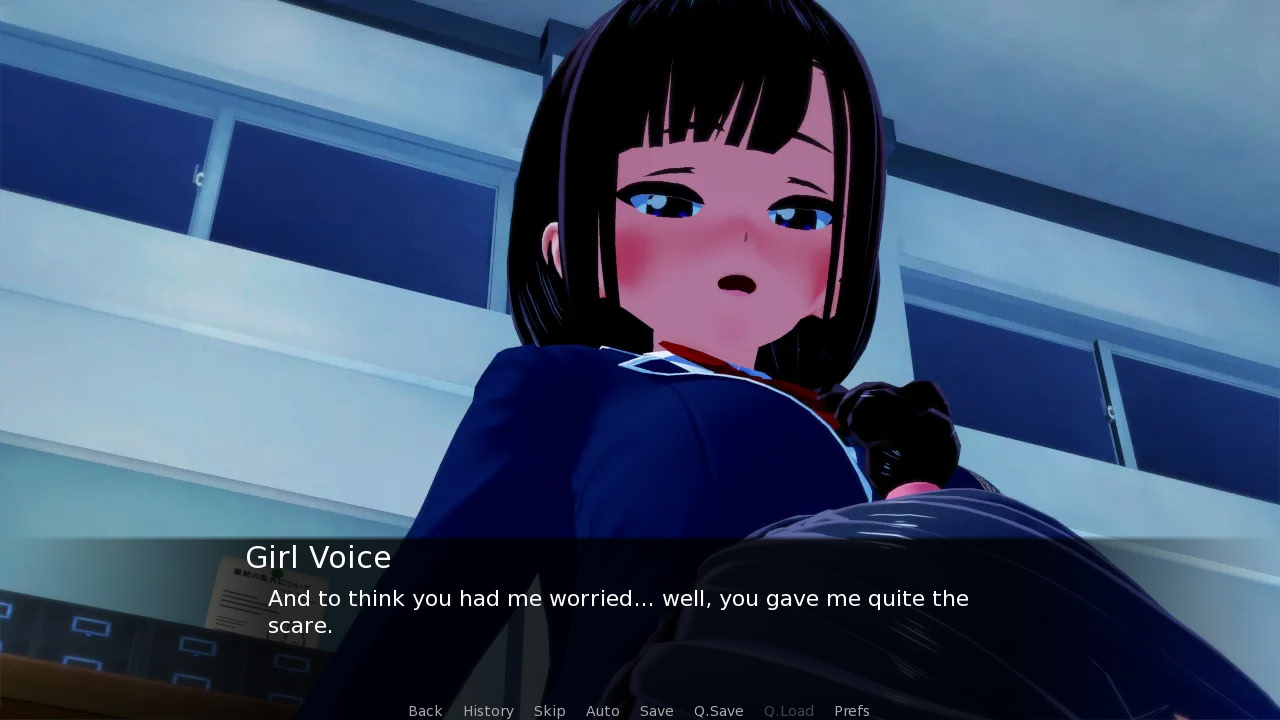Viewport: 1280px width, 720px height.
Task: Select the dialogue line about being worried
Action: 617,598
